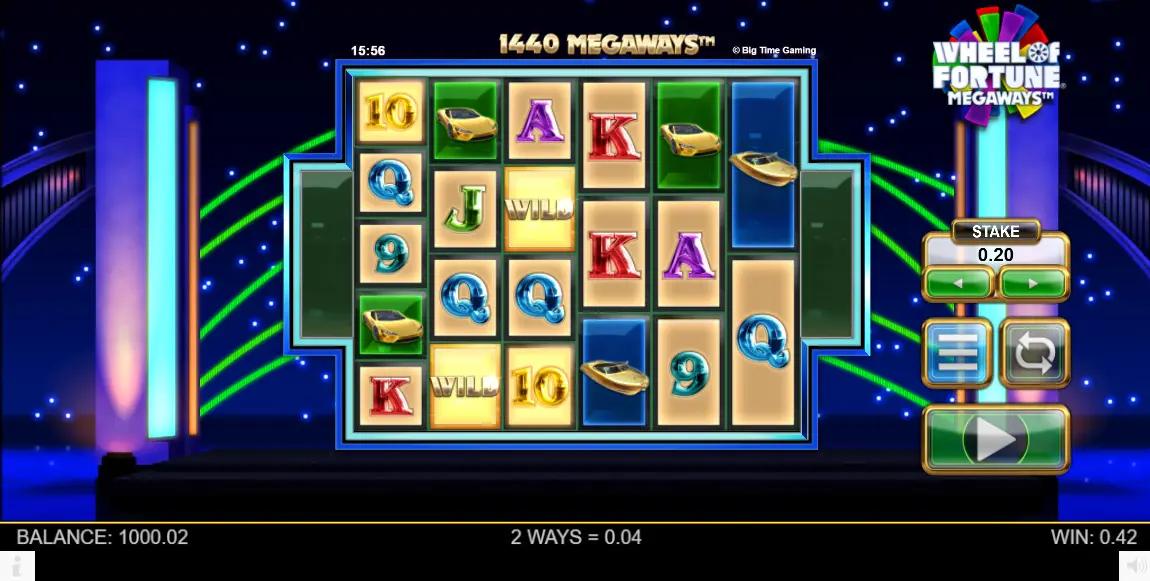Open the info icon at bottom-left

17,566
